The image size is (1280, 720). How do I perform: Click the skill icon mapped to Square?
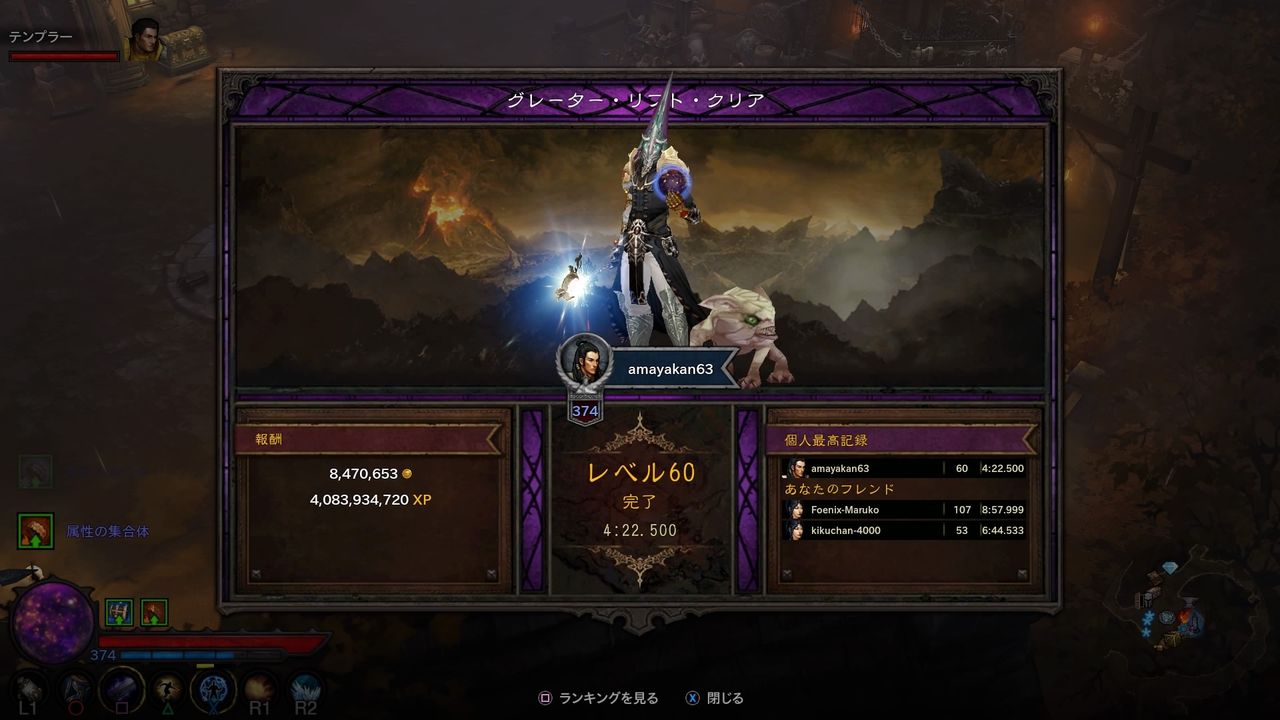pos(120,689)
